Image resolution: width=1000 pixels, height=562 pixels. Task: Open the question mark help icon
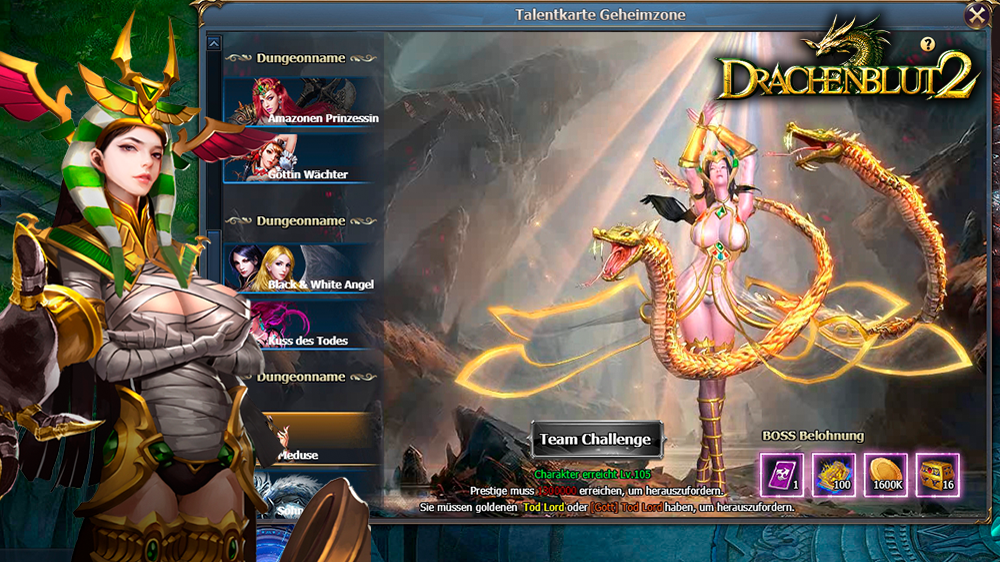(927, 44)
